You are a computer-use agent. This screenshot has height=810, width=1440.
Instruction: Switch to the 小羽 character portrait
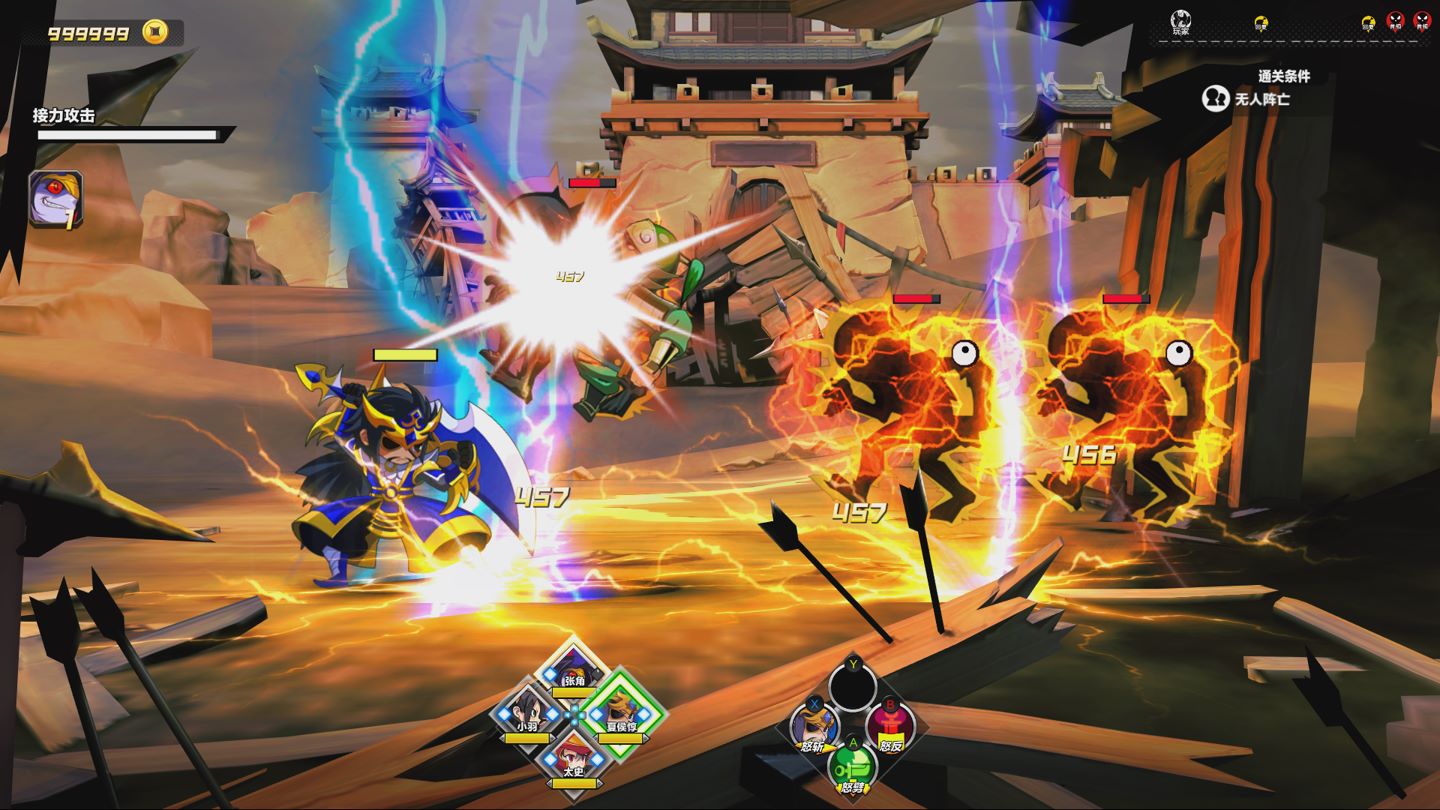[x=526, y=714]
